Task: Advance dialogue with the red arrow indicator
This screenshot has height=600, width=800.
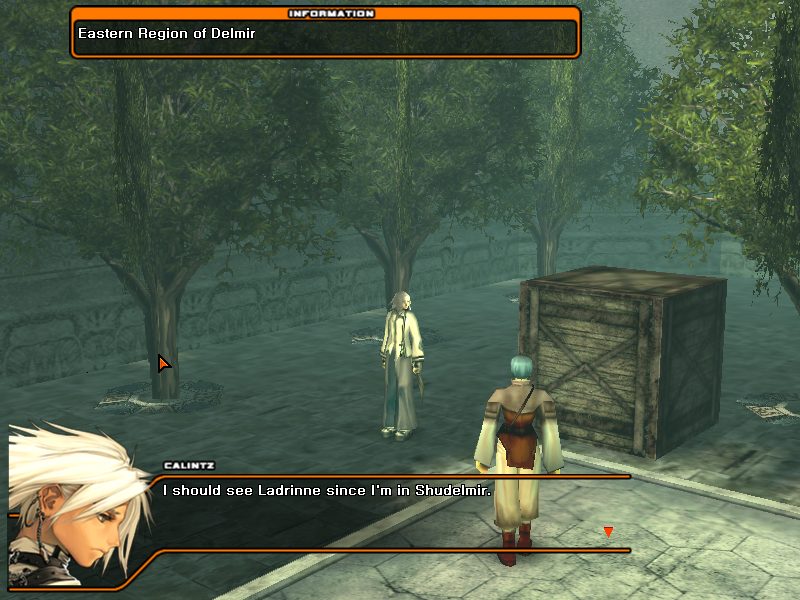Action: [607, 532]
